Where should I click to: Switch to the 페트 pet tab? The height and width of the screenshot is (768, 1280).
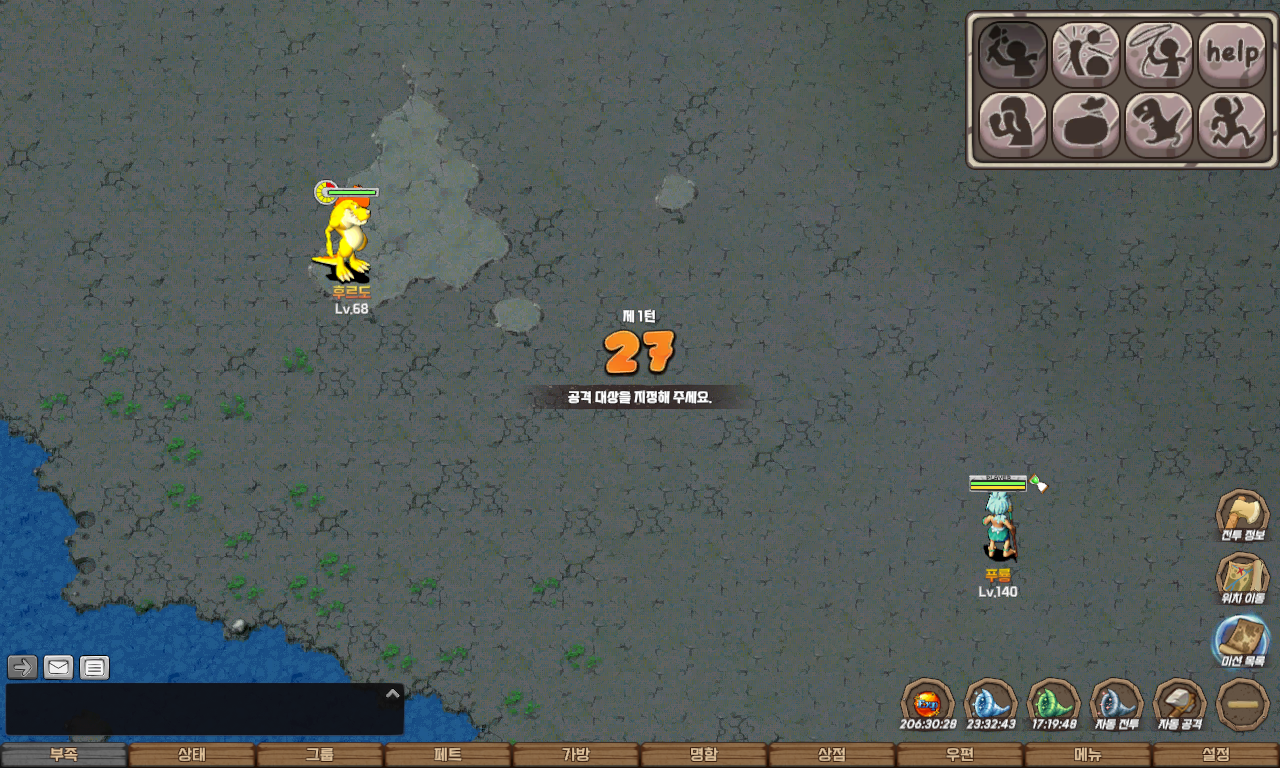click(x=447, y=755)
